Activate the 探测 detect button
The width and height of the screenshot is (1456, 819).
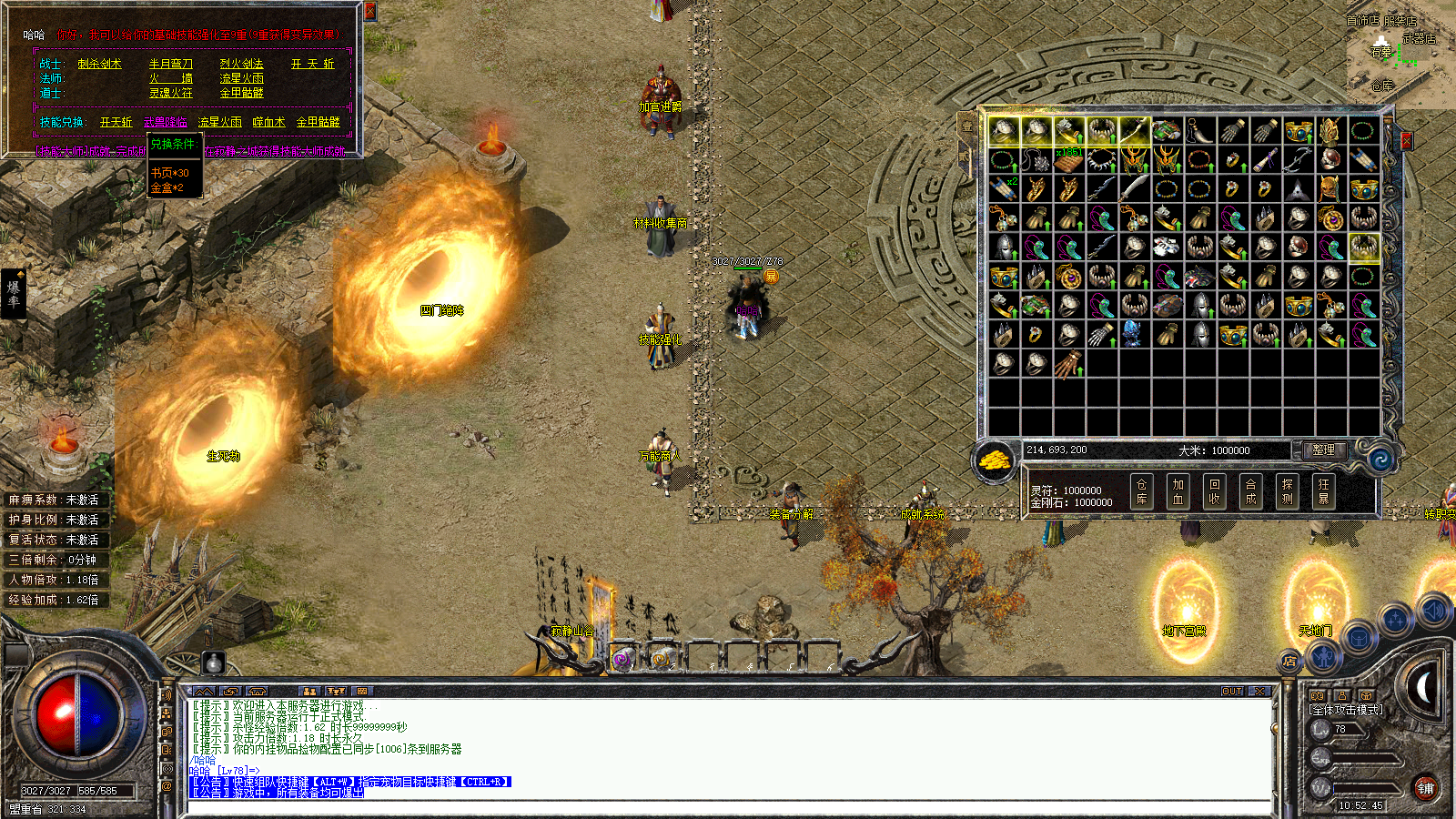[x=1287, y=491]
